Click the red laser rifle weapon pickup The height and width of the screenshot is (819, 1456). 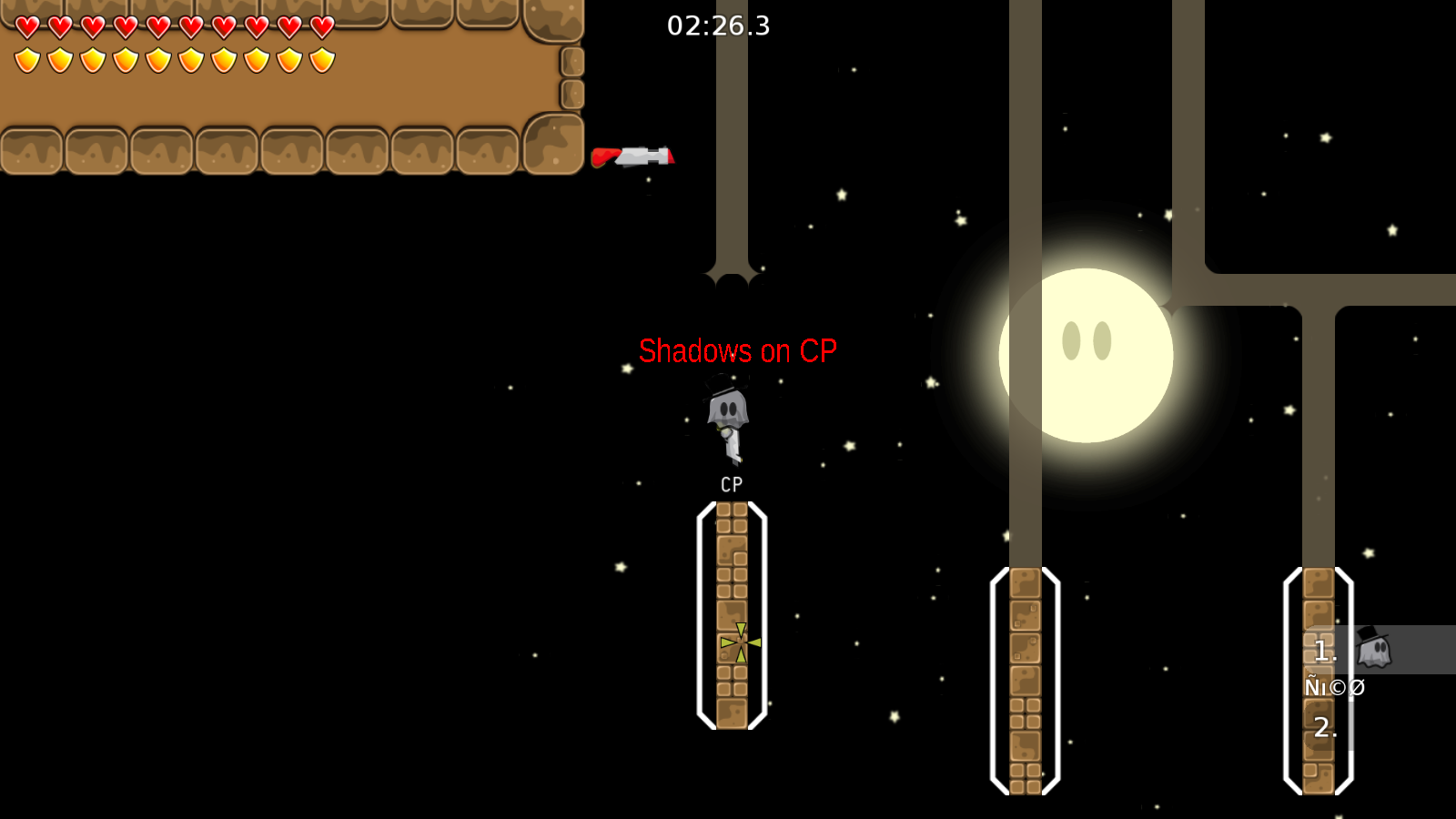tap(634, 156)
